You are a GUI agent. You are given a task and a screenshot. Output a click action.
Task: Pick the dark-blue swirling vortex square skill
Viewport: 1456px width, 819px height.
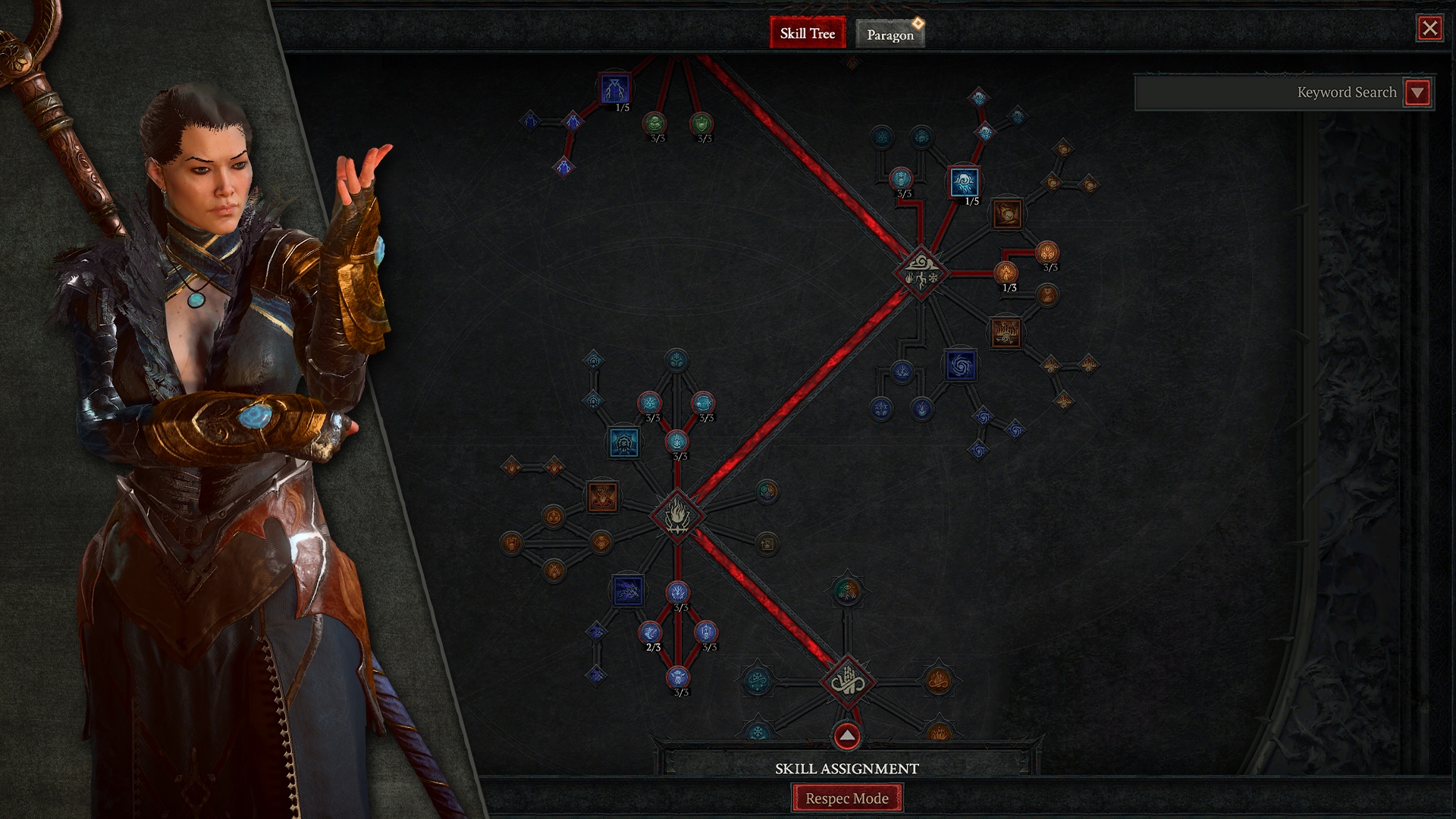(961, 366)
